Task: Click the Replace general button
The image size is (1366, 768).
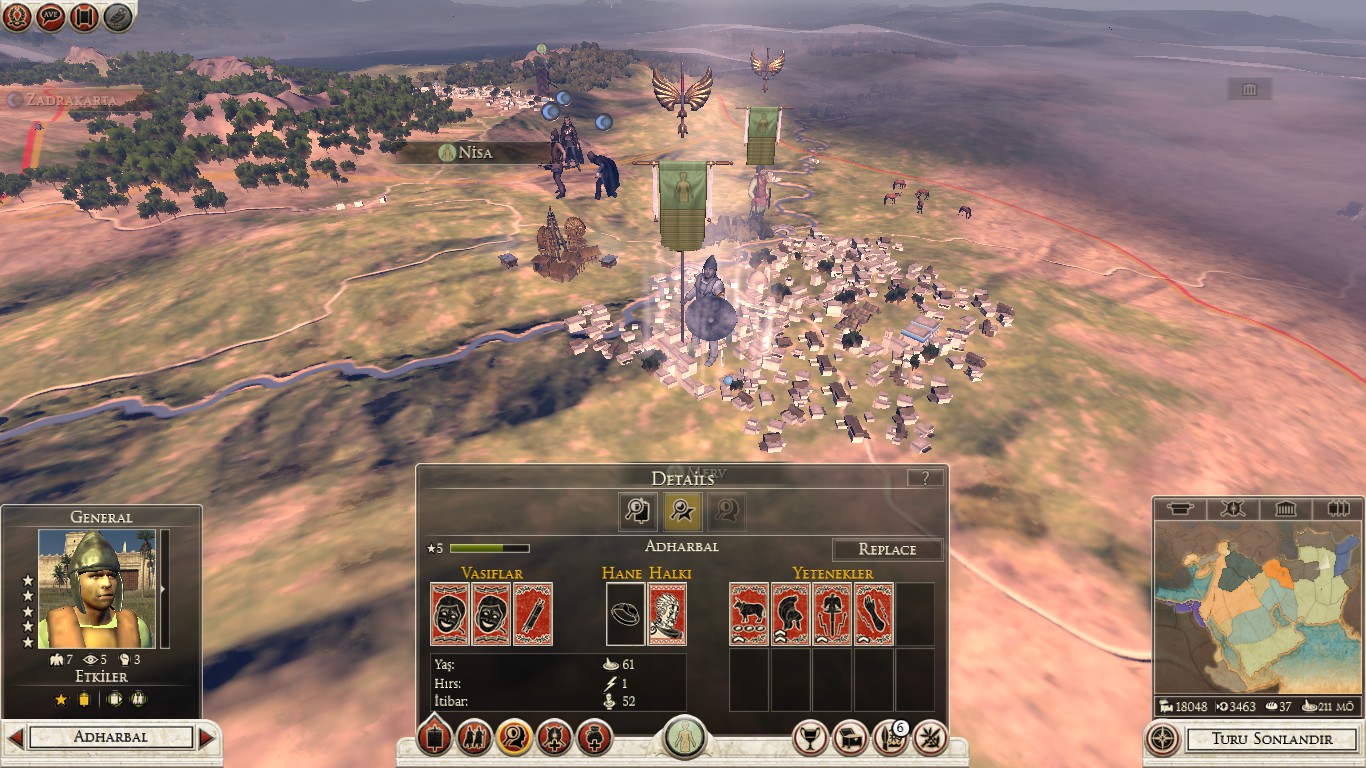Action: [x=887, y=549]
